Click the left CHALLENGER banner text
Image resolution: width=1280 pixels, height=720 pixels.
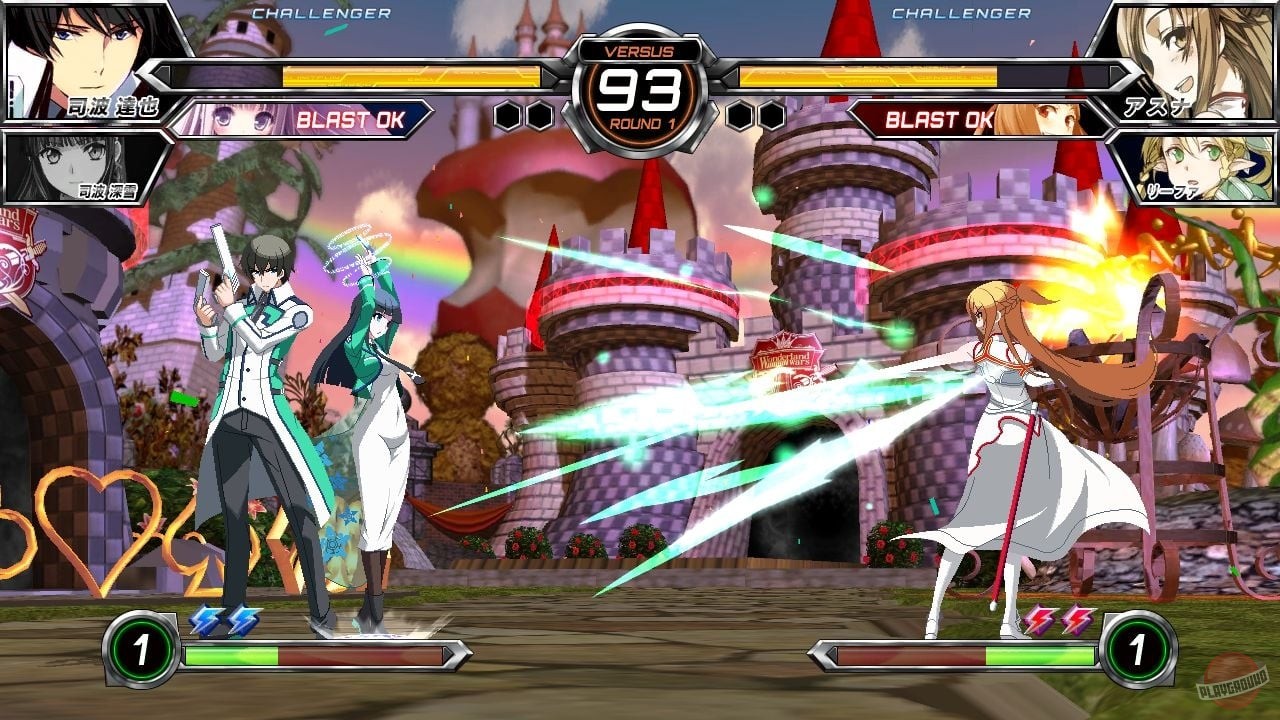(322, 14)
